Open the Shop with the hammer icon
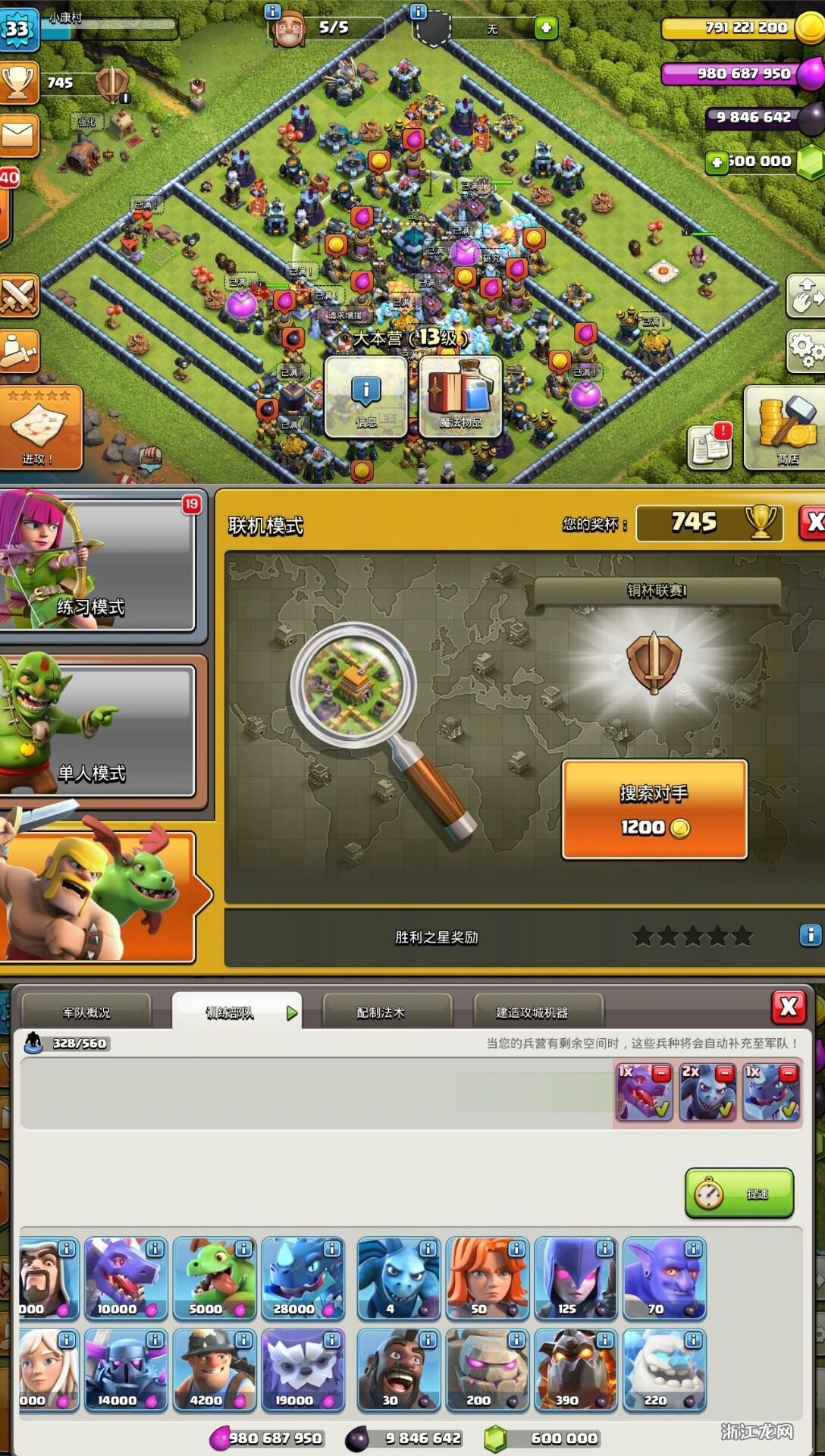 (784, 428)
